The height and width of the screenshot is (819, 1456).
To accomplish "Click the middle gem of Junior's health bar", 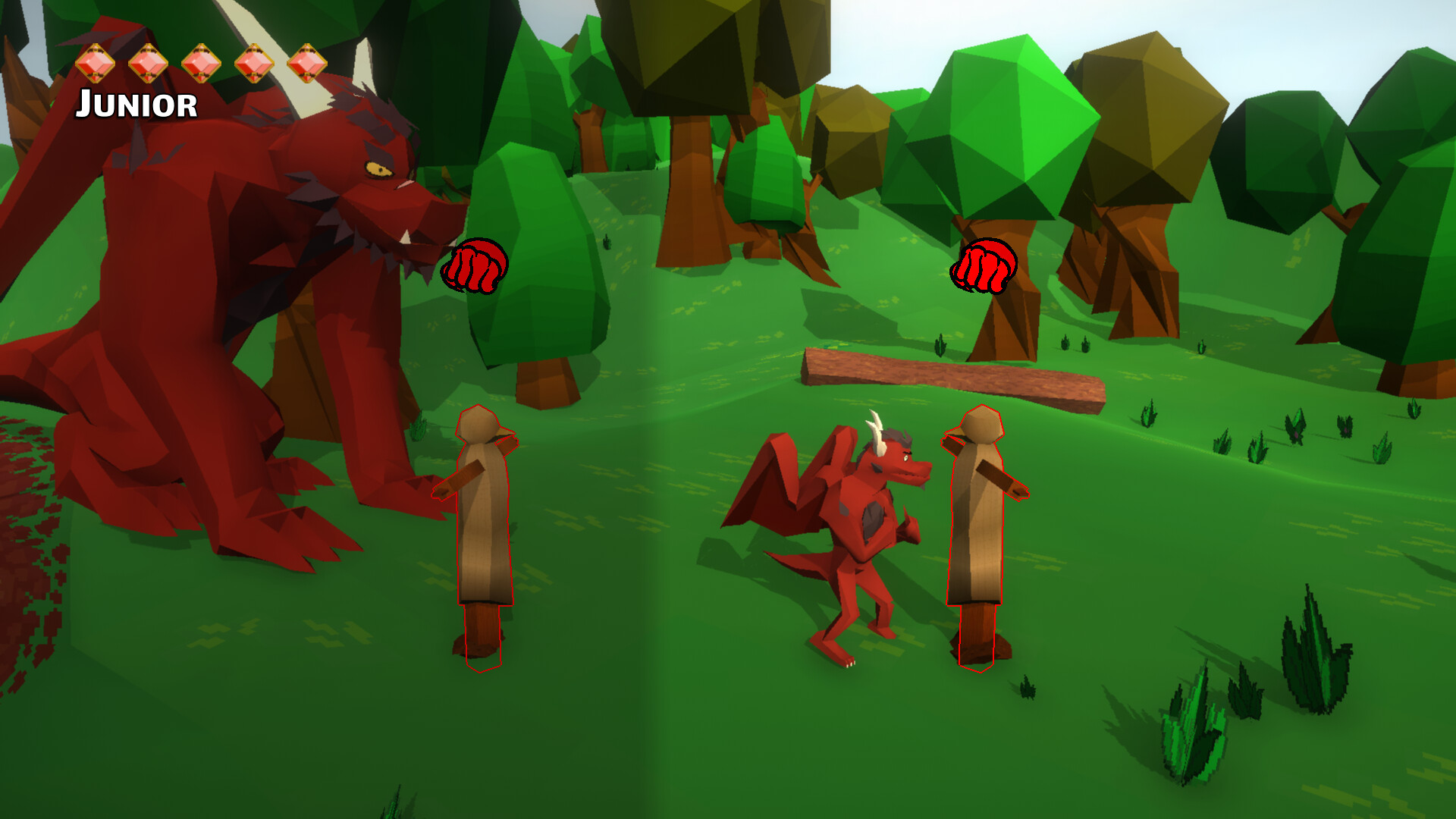I will (x=201, y=65).
